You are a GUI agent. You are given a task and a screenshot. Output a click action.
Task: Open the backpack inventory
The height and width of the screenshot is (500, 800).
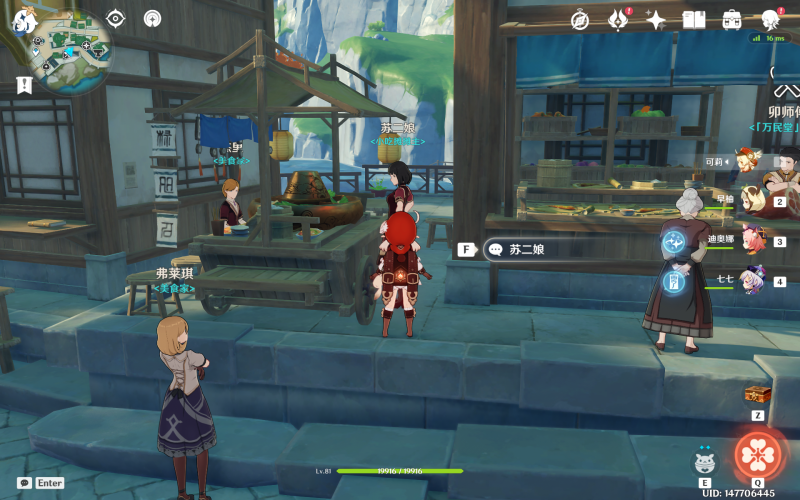pos(732,19)
